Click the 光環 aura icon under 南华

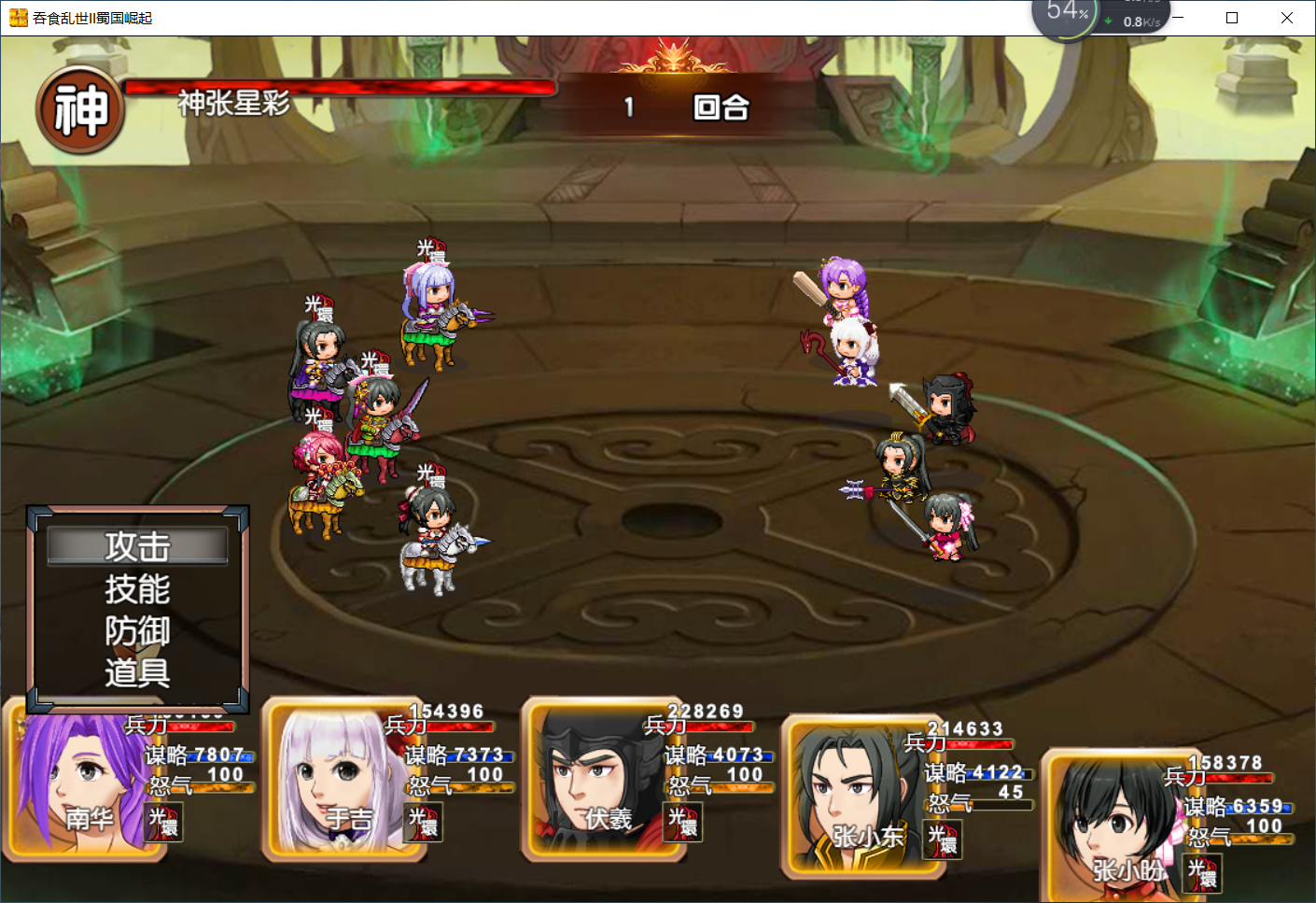pyautogui.click(x=163, y=823)
